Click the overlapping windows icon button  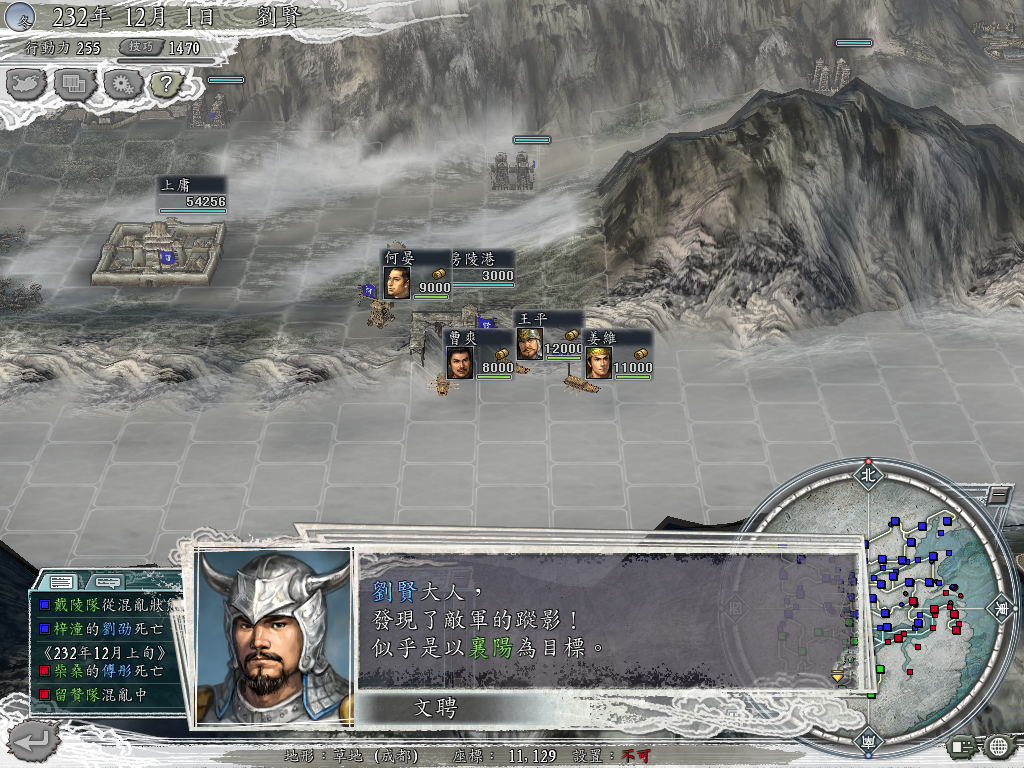coord(74,84)
